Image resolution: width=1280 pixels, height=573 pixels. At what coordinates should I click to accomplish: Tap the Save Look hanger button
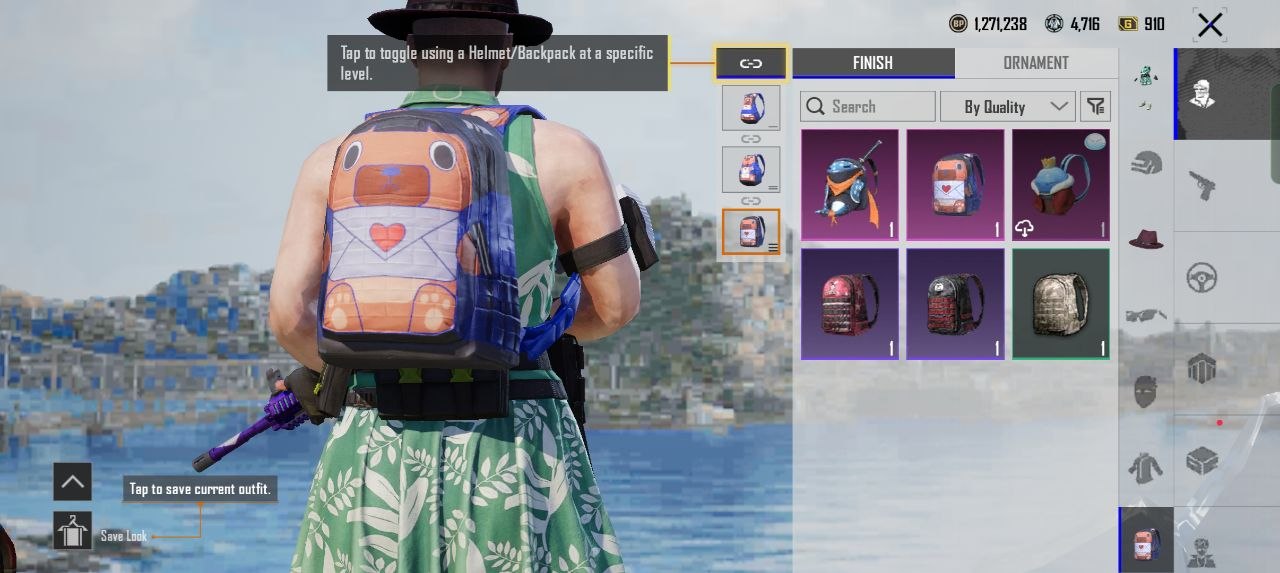[72, 531]
